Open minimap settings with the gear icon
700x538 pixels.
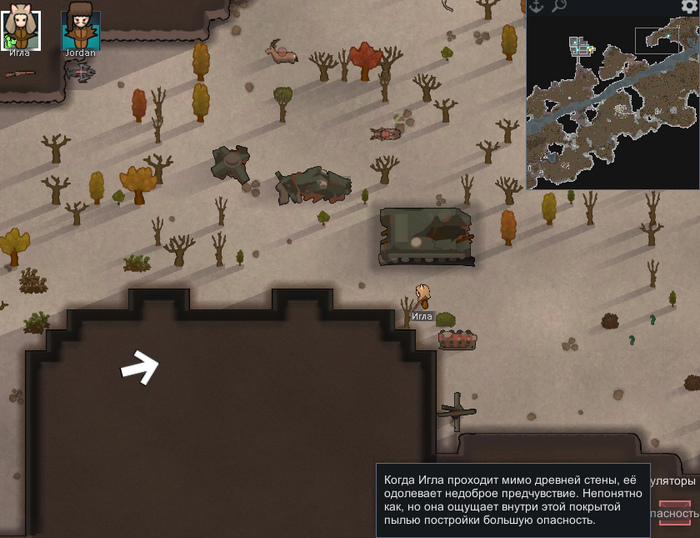click(x=688, y=7)
